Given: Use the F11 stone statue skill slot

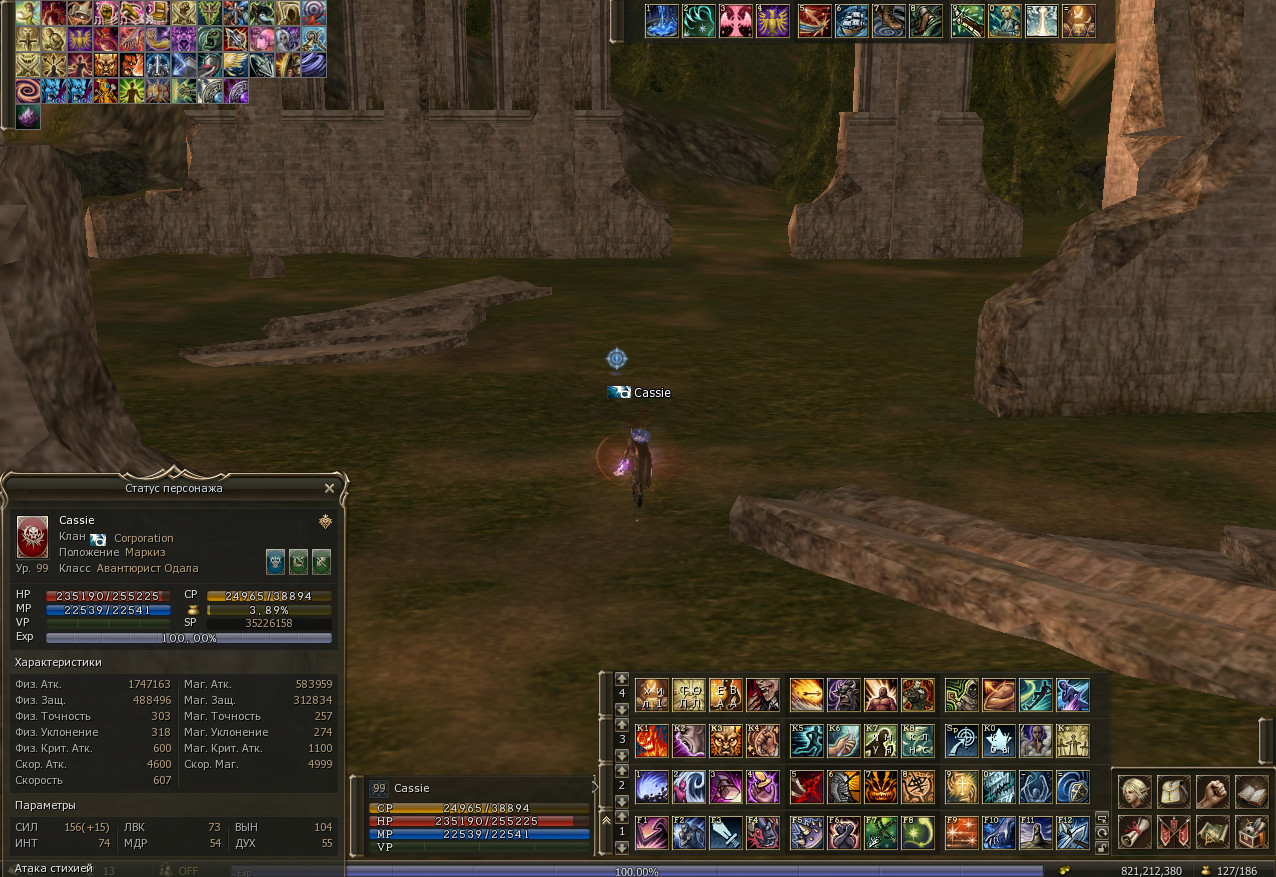Looking at the screenshot, I should (1036, 833).
